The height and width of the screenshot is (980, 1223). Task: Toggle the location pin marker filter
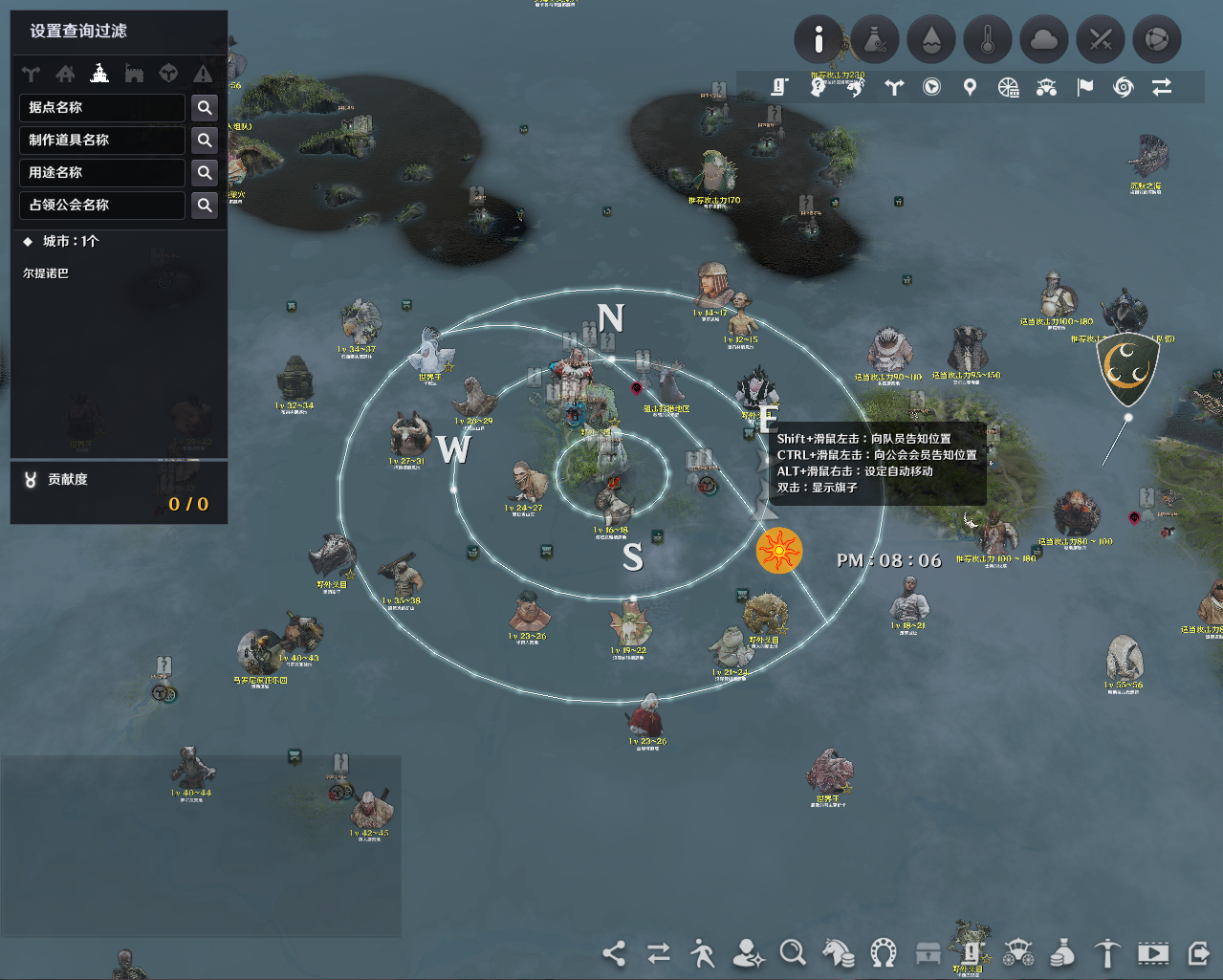[970, 88]
